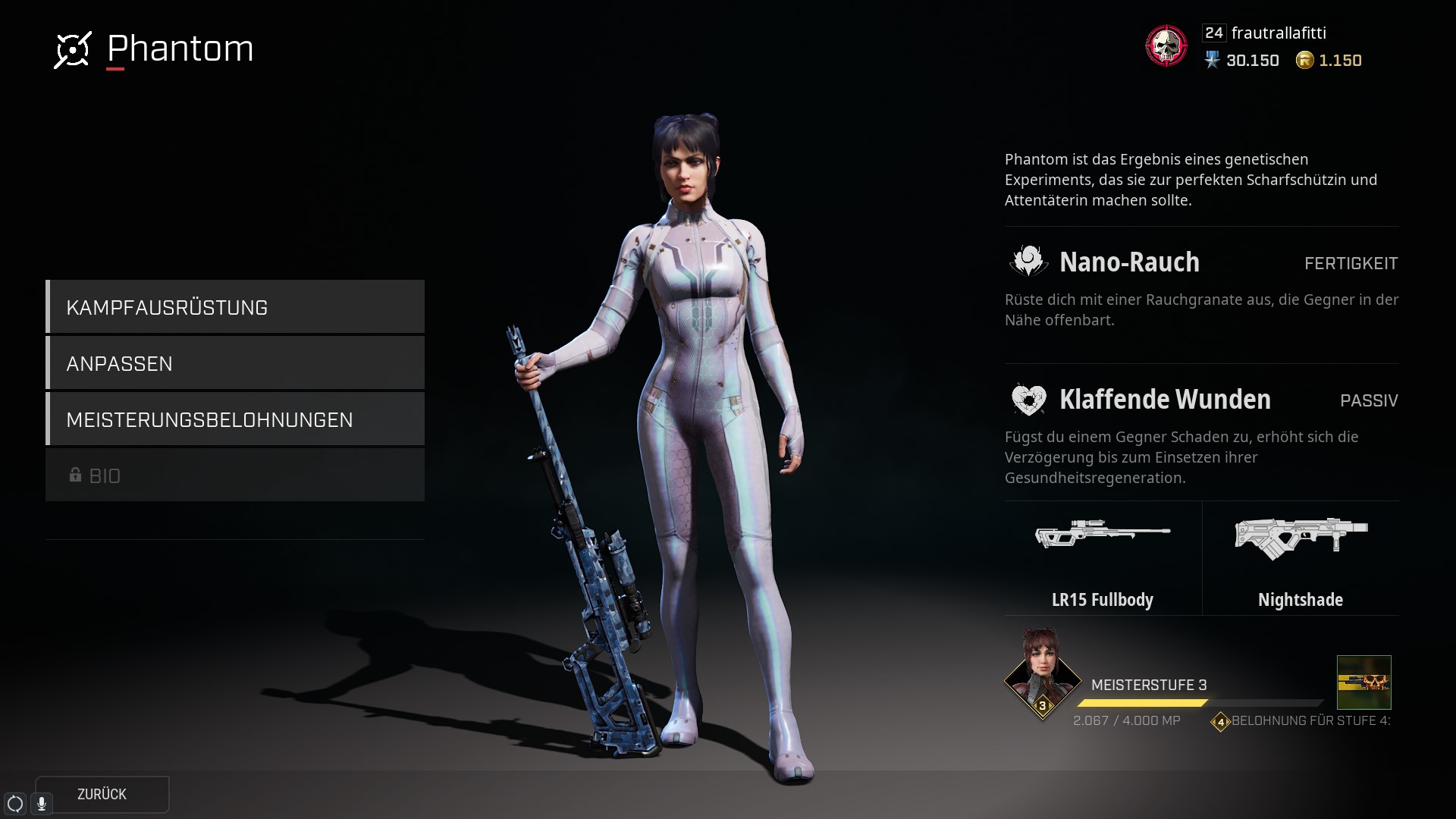Select the Nano-Rauch ability
The width and height of the screenshot is (1456, 819).
[x=1129, y=262]
